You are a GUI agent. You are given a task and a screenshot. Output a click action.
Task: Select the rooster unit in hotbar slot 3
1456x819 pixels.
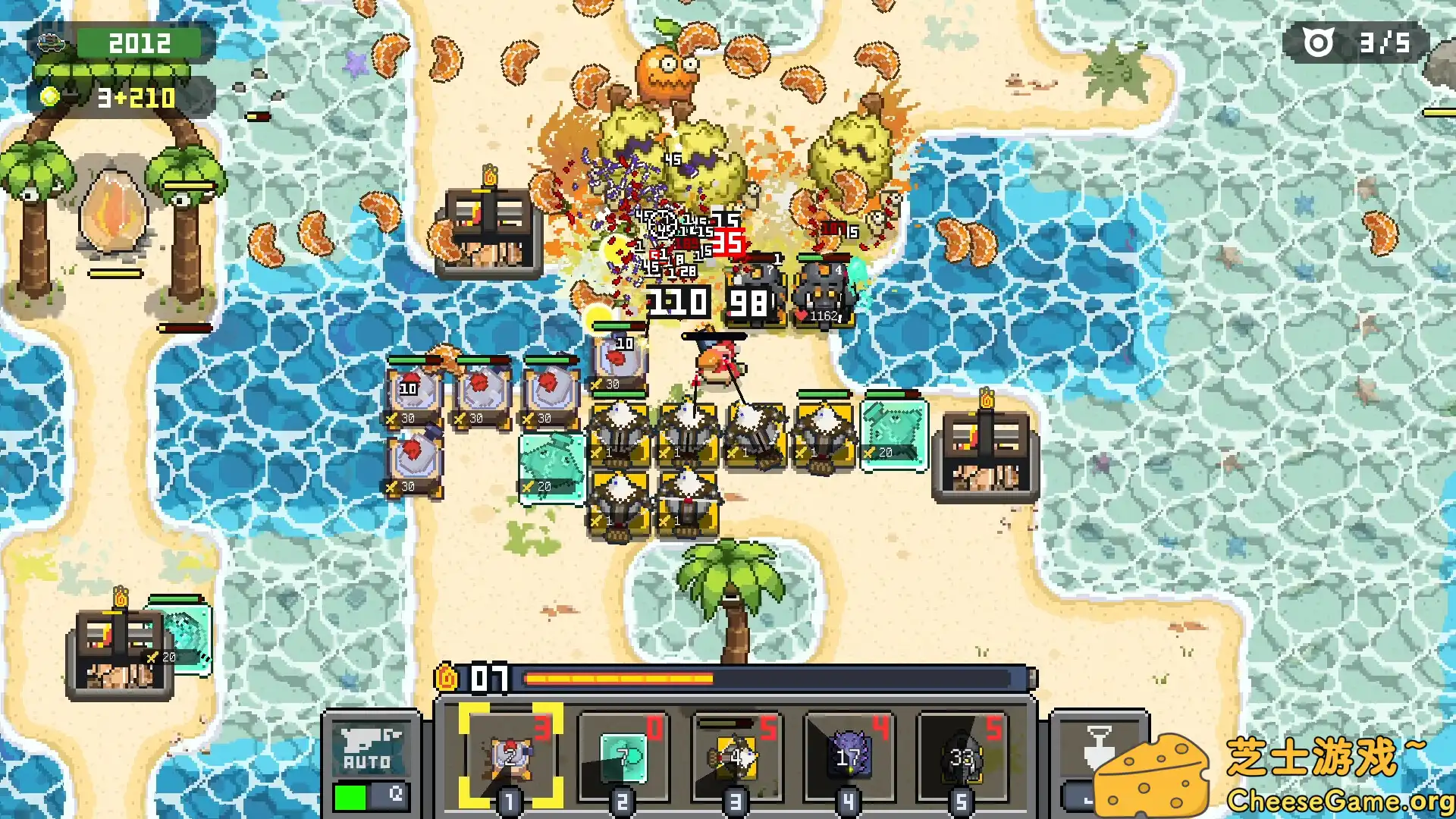735,756
